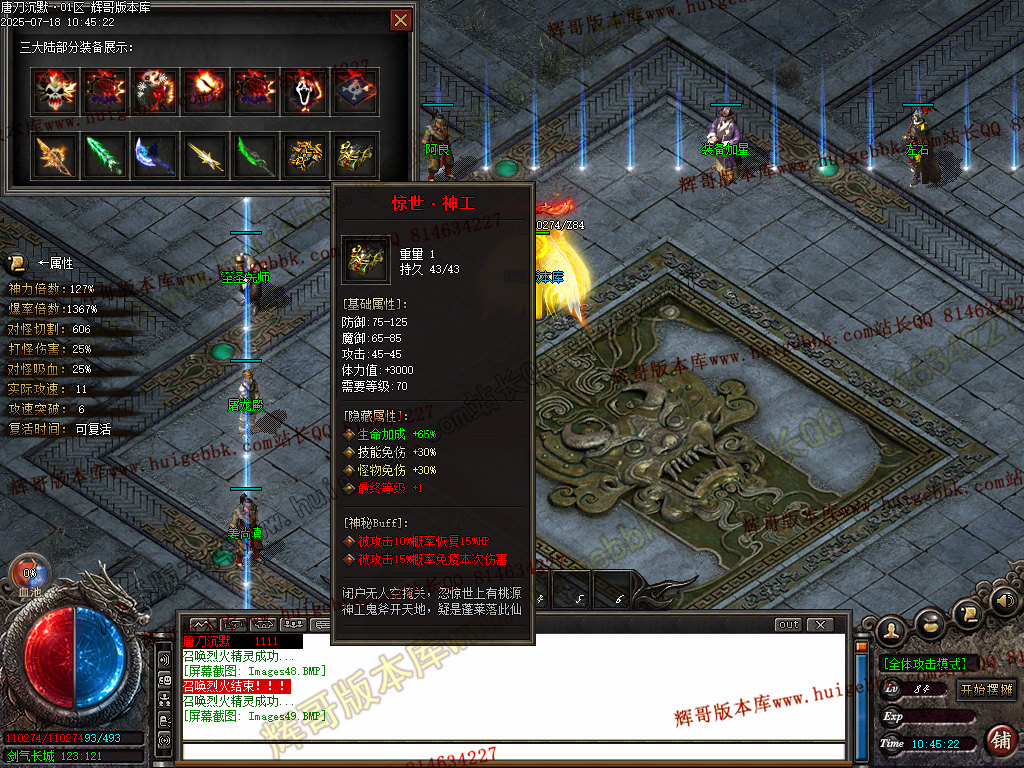Open the scroll round button
Viewport: 1024px width, 768px height.
click(967, 611)
